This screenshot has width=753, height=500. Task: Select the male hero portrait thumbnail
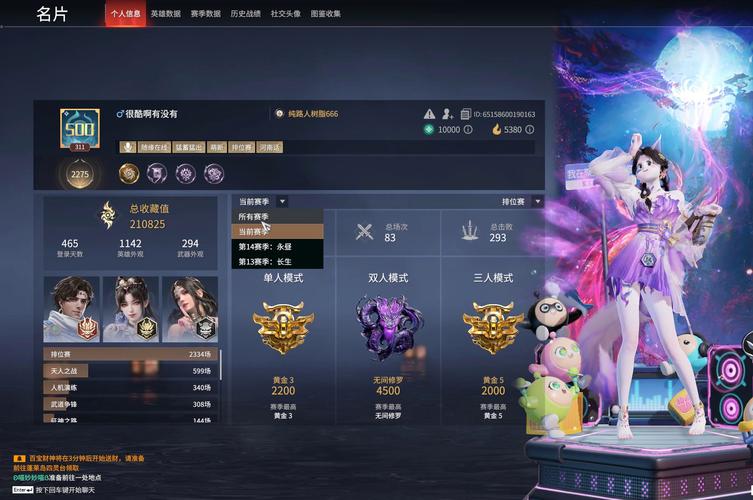[71, 309]
